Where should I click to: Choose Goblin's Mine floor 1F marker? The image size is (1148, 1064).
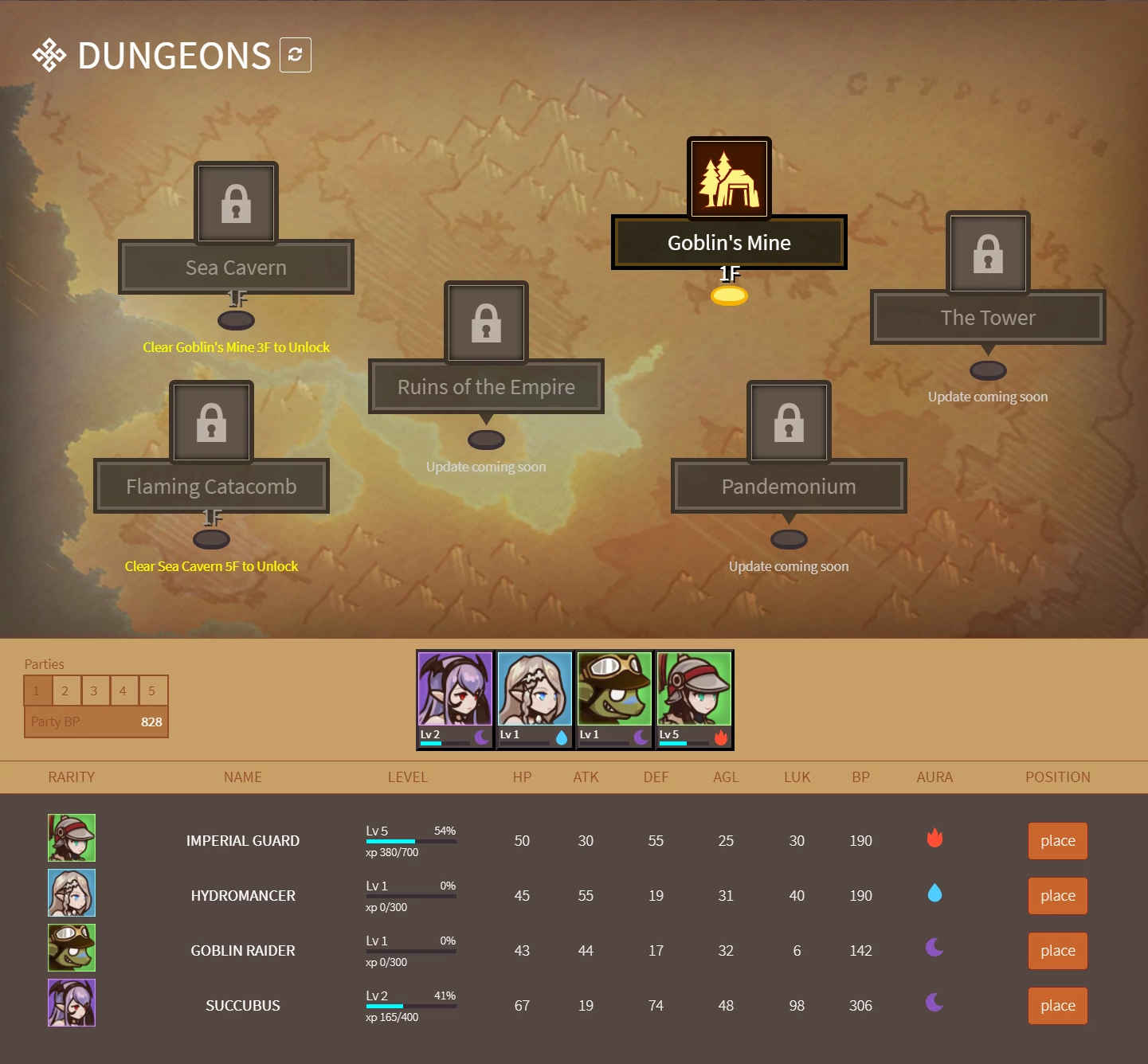tap(729, 296)
